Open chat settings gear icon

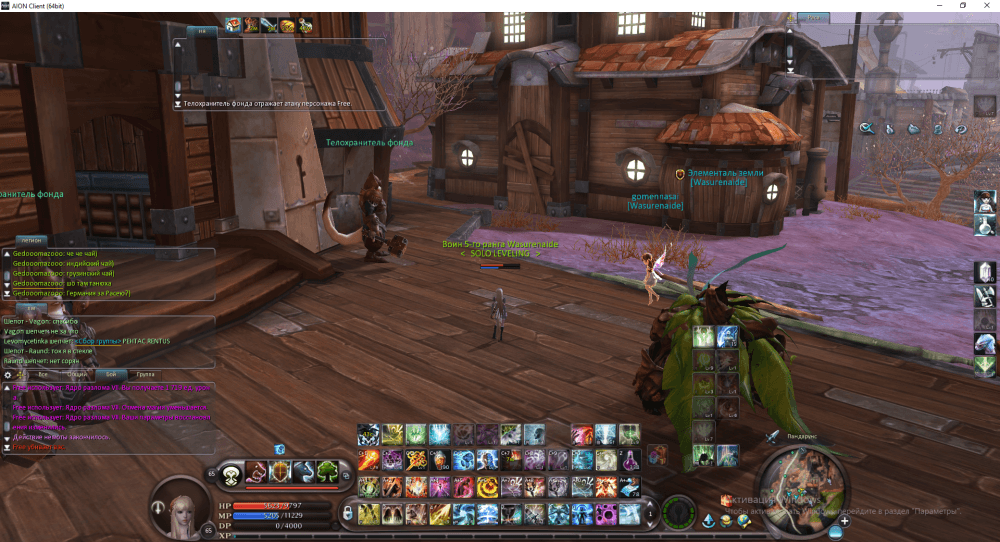[9, 374]
